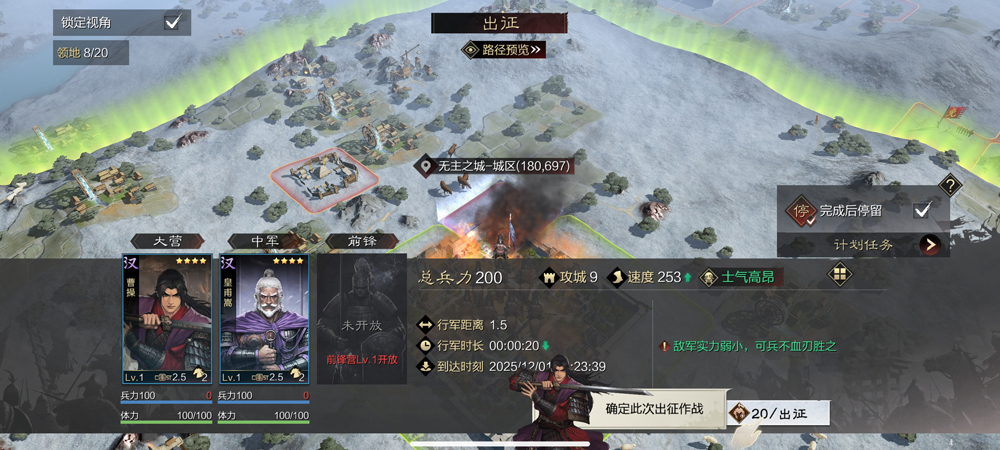Image resolution: width=1000 pixels, height=450 pixels.
Task: Open the four-square formation icon
Action: tap(840, 274)
